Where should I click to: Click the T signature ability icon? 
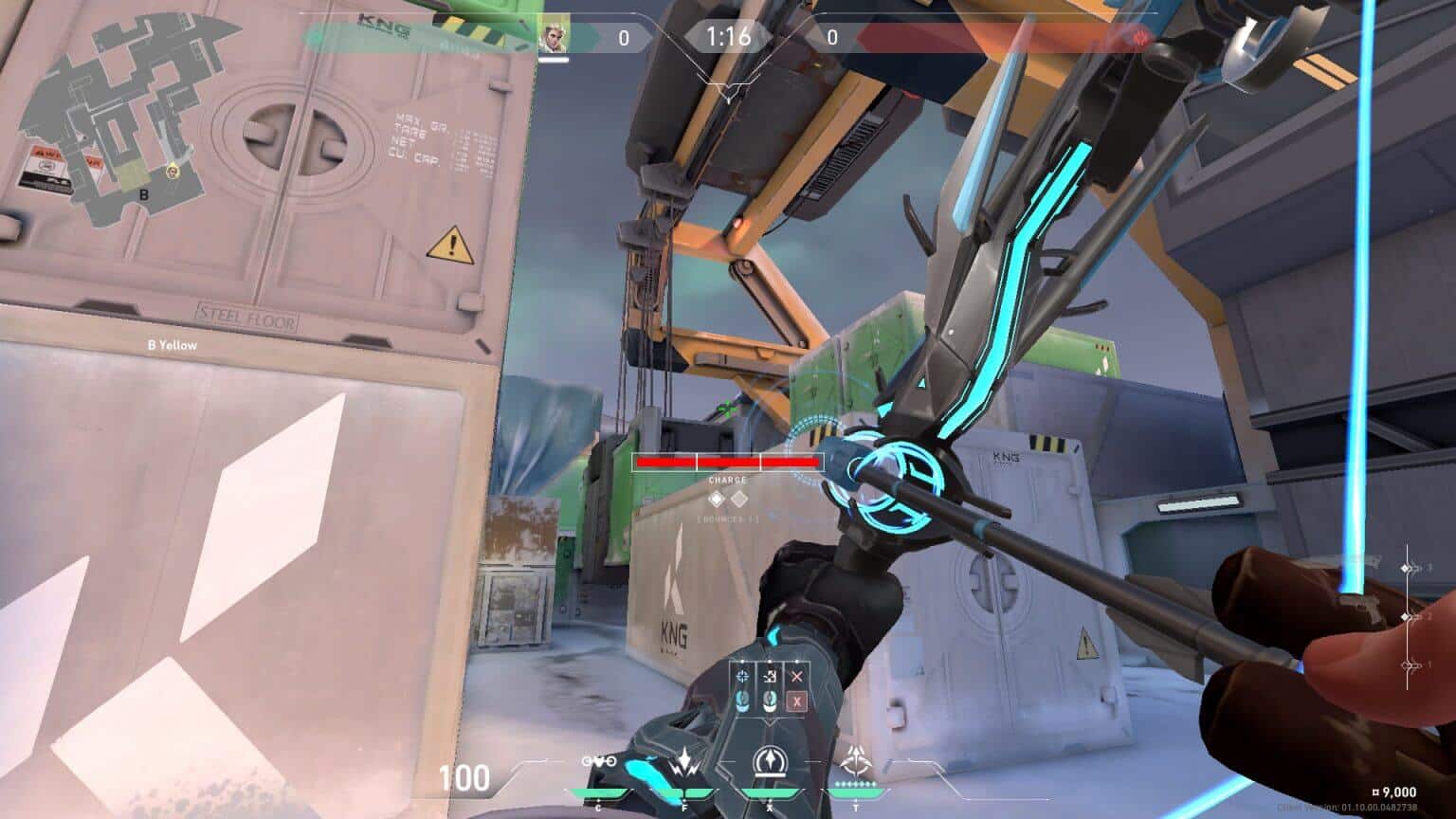(x=856, y=759)
